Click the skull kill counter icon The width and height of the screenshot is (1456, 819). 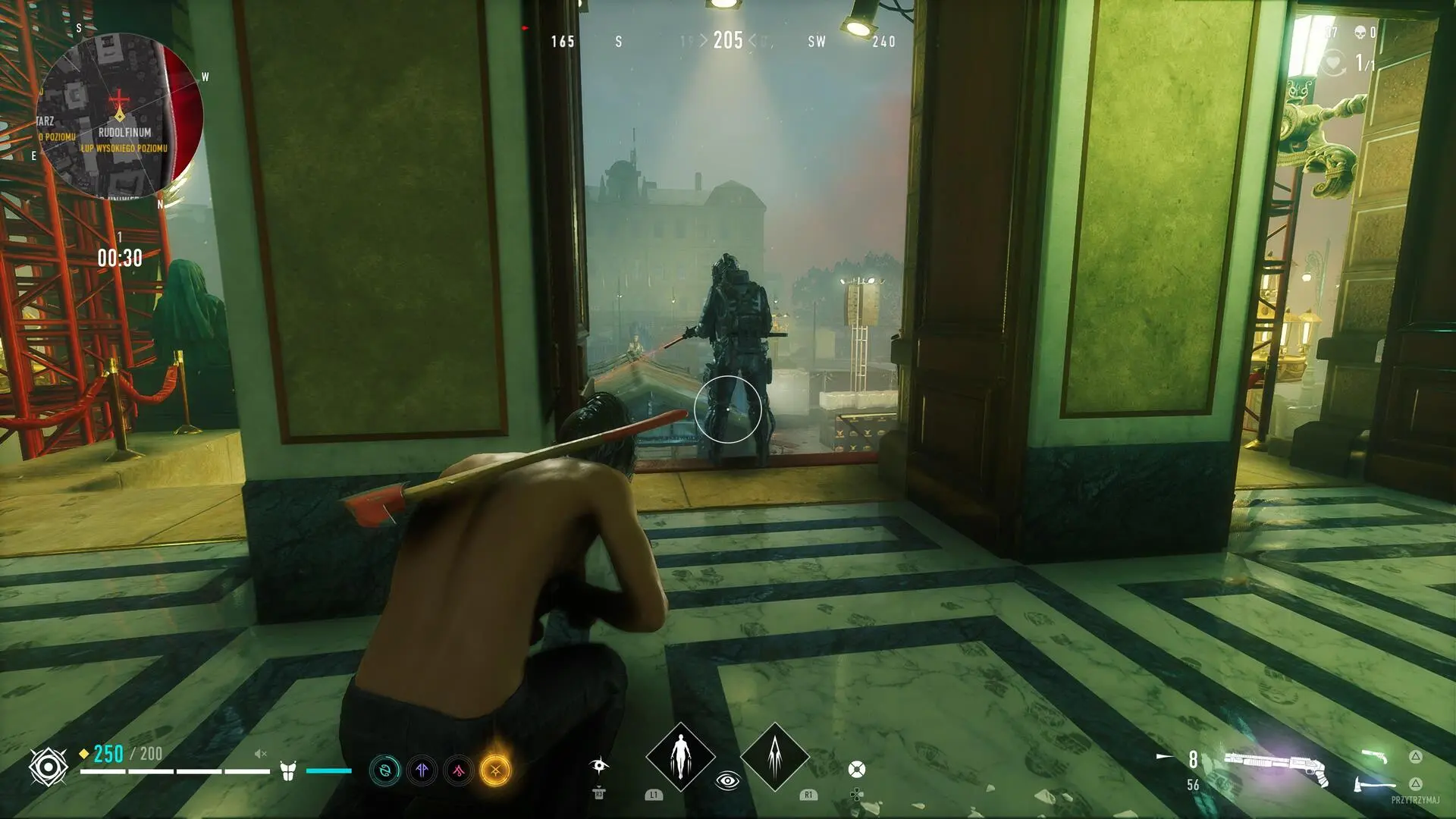coord(1360,33)
